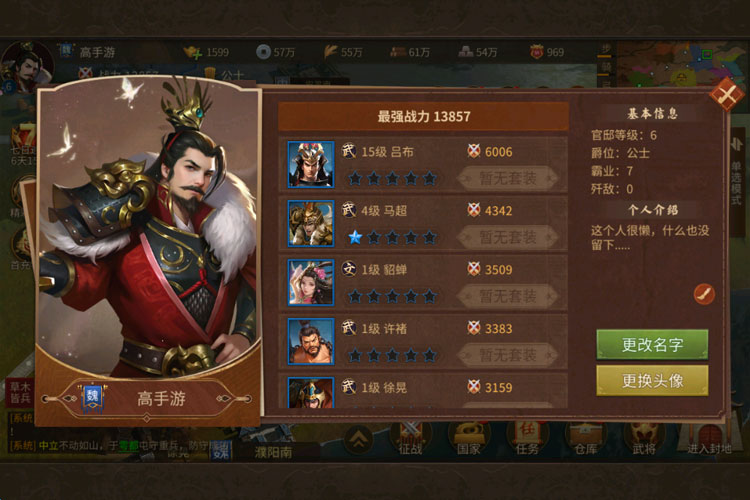Select 许褚 hero portrait
750x500 pixels.
311,341
